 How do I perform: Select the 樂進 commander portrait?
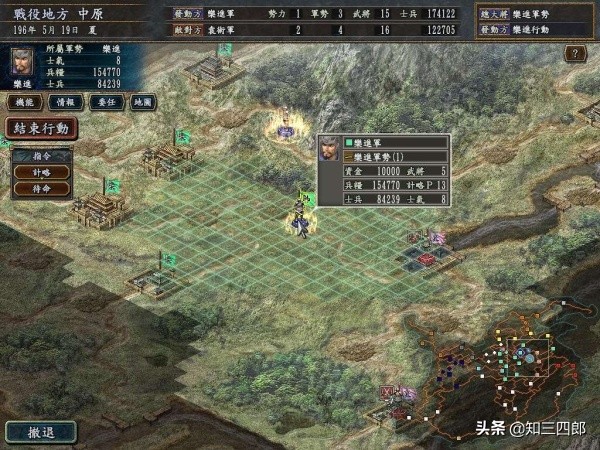(x=21, y=65)
